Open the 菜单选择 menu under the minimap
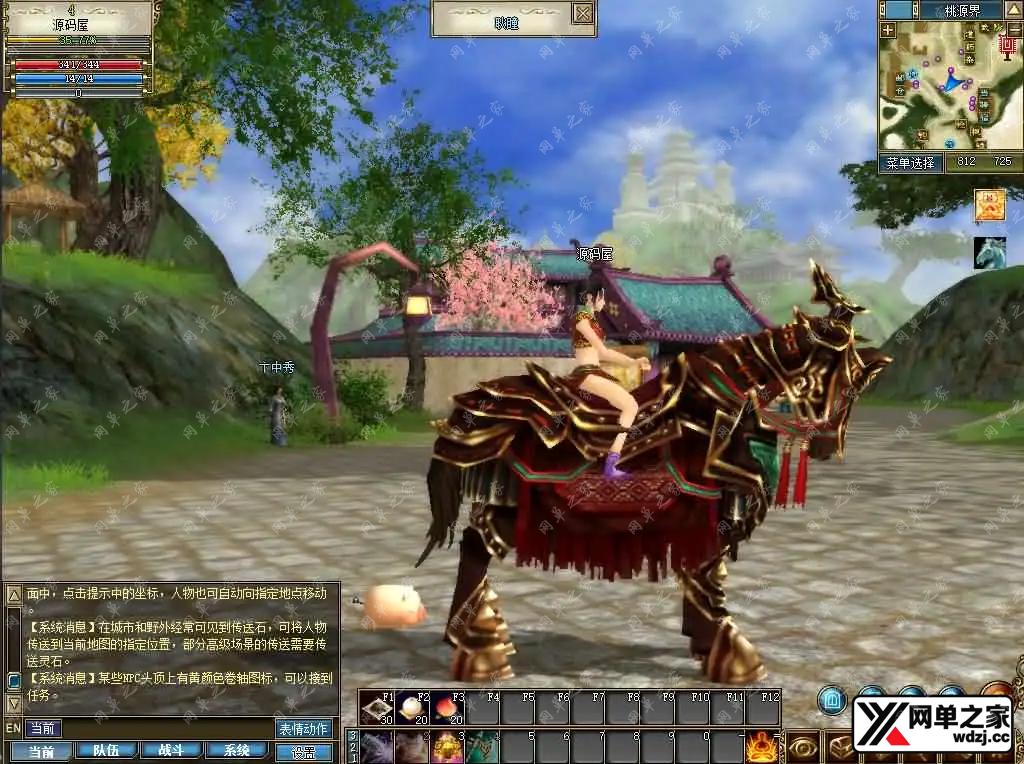1024x764 pixels. (x=911, y=162)
